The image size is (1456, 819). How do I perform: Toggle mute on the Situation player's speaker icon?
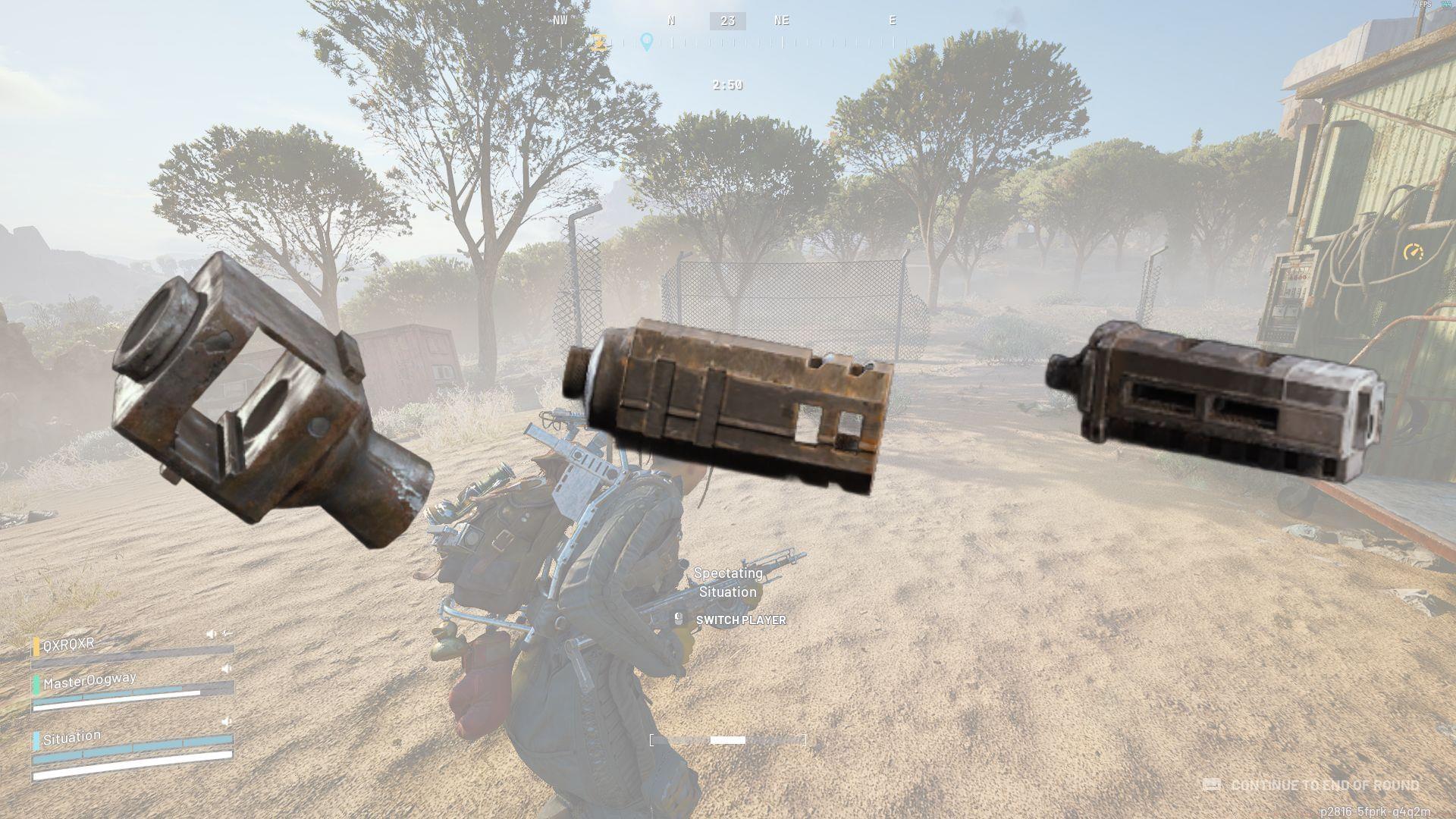click(x=226, y=722)
